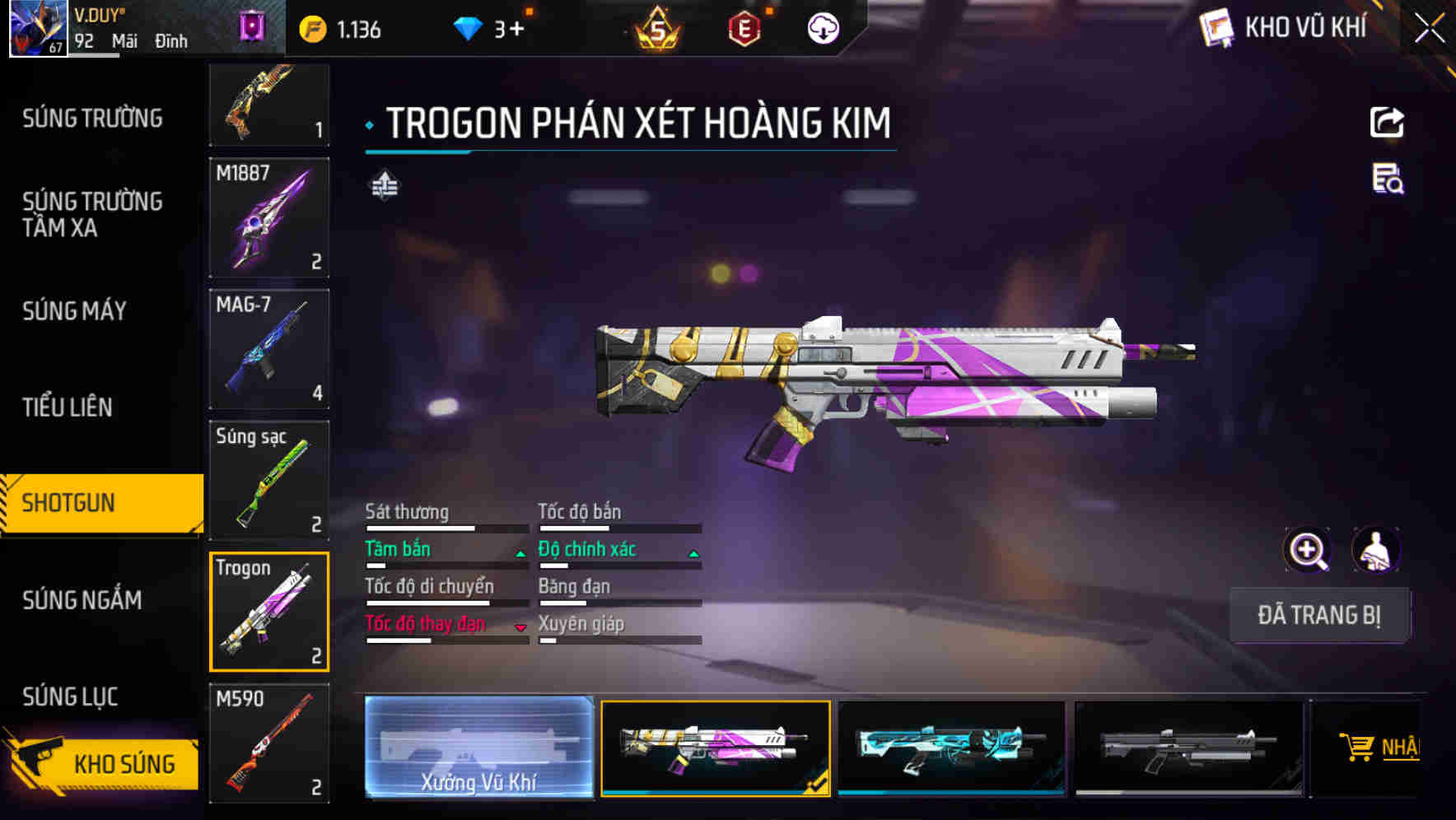1456x820 pixels.
Task: Choose the MAG-7 weapon slot
Action: tap(269, 349)
